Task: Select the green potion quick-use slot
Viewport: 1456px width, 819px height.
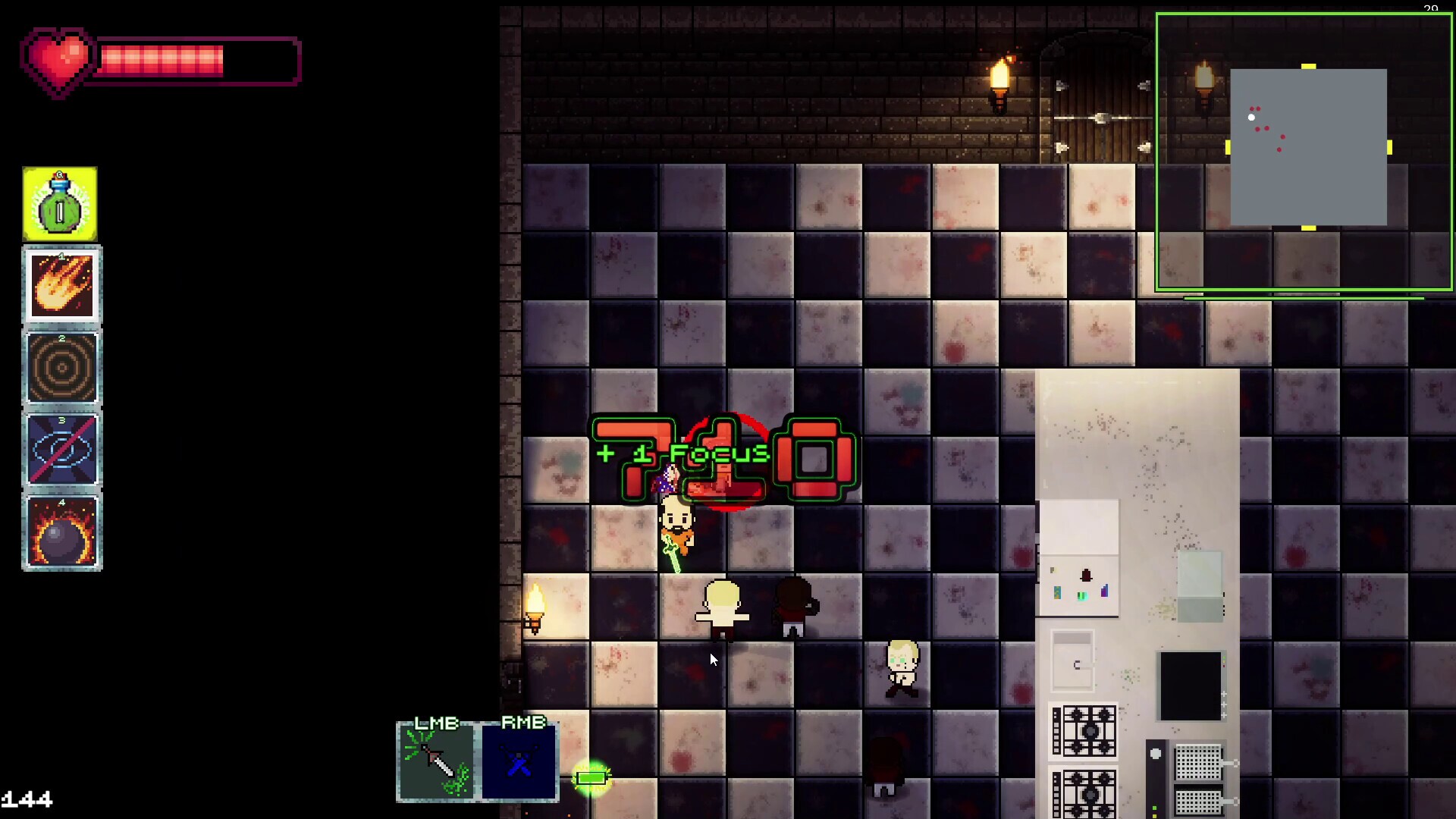Action: point(60,202)
